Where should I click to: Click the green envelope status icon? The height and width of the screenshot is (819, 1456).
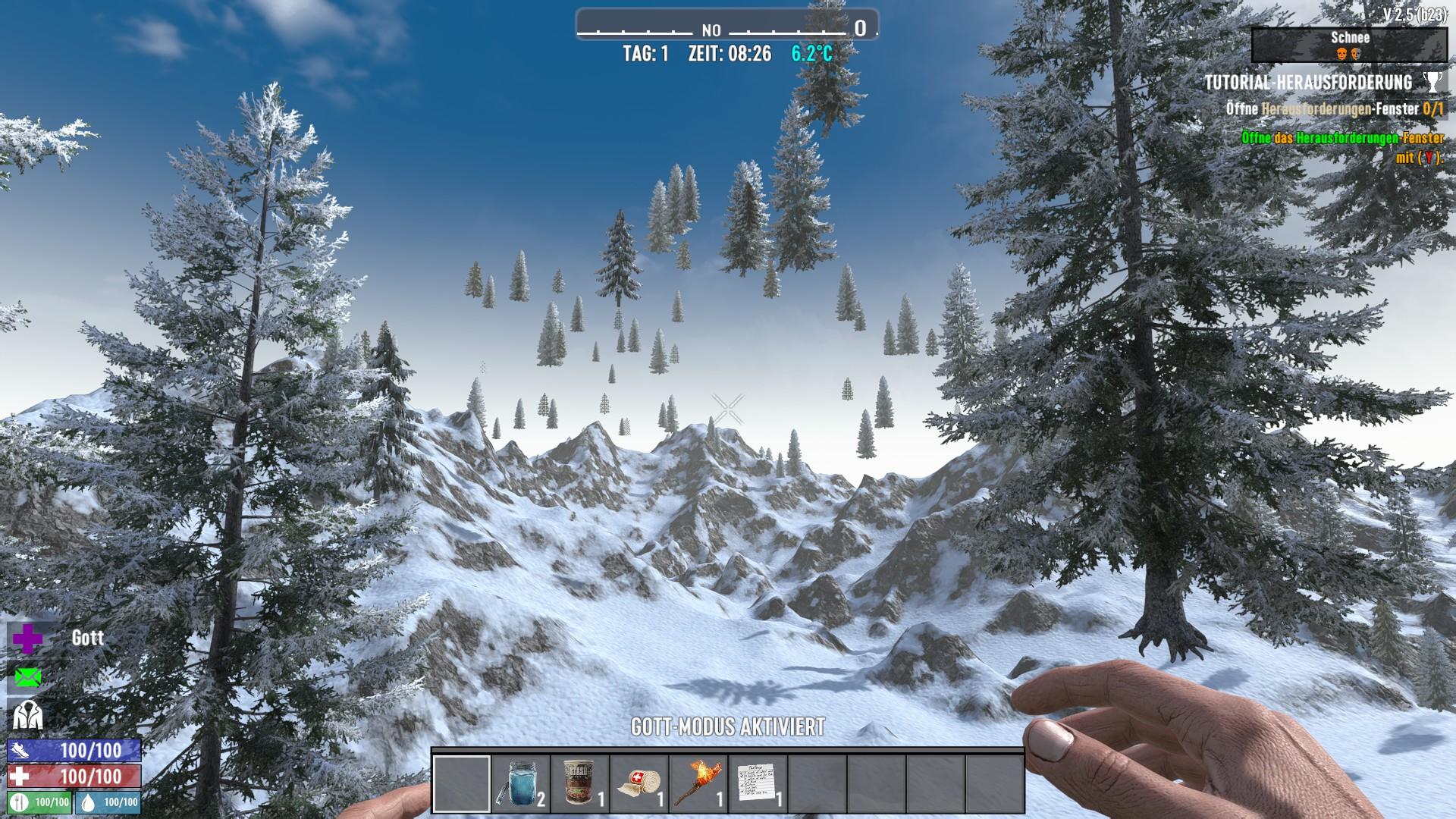point(27,677)
